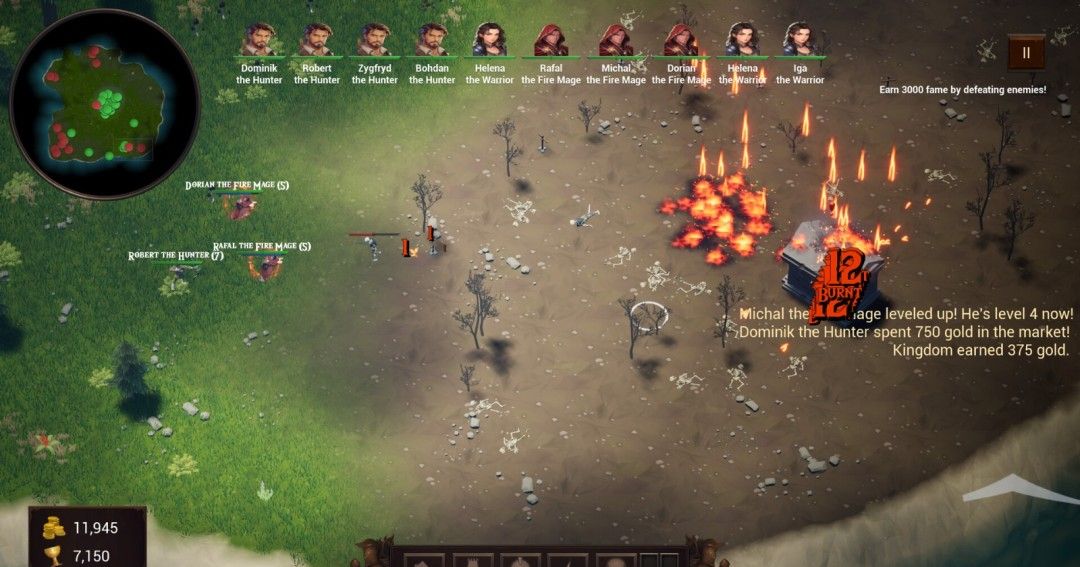Choose Rafal the Fire Mage's portrait

click(550, 40)
